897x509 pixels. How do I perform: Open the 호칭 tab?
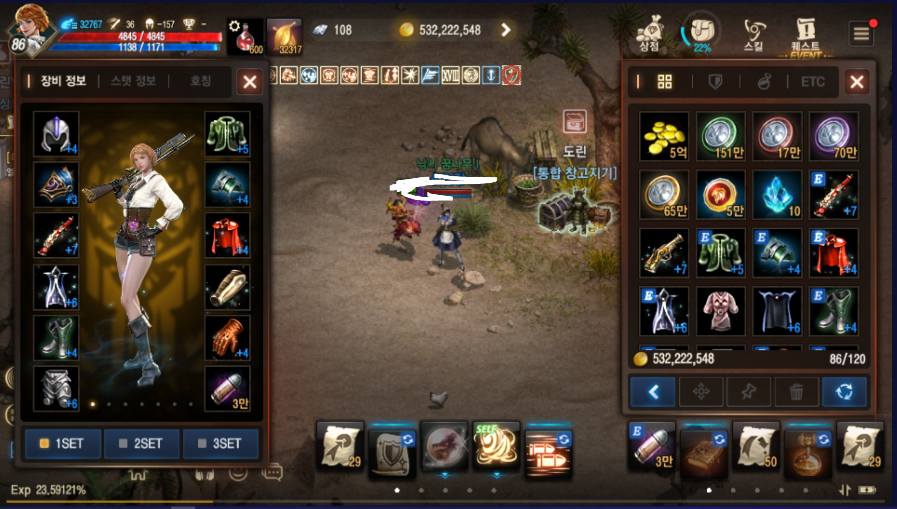pos(201,81)
